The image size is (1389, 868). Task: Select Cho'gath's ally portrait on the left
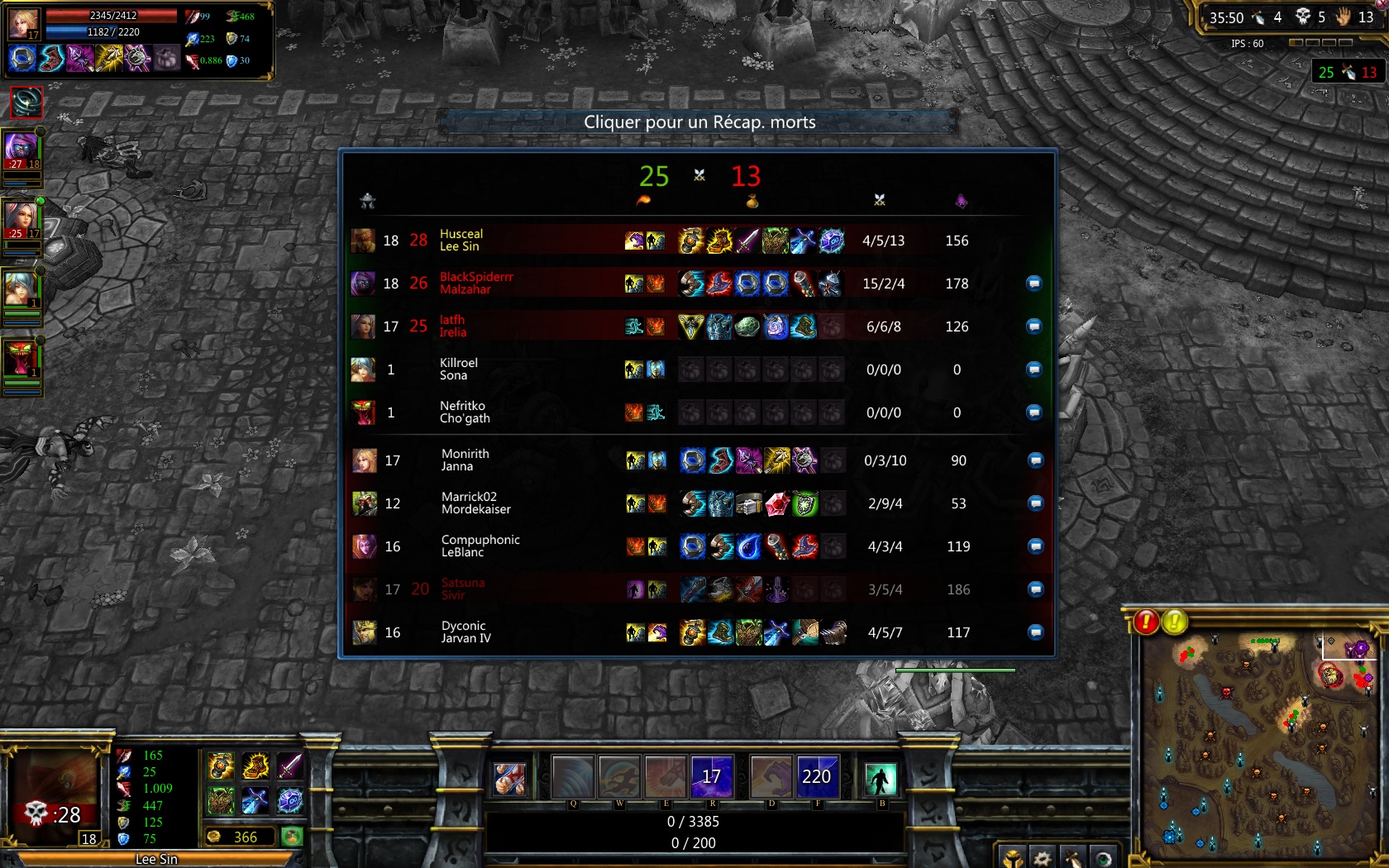pyautogui.click(x=21, y=358)
